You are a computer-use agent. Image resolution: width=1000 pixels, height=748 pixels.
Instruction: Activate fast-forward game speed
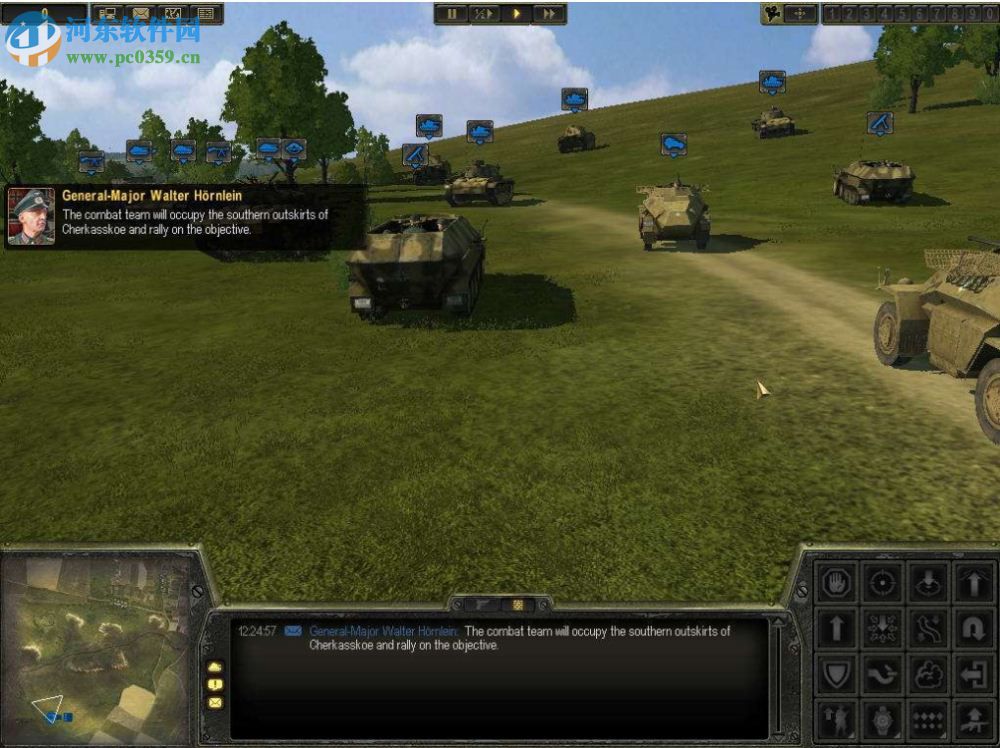(x=549, y=14)
